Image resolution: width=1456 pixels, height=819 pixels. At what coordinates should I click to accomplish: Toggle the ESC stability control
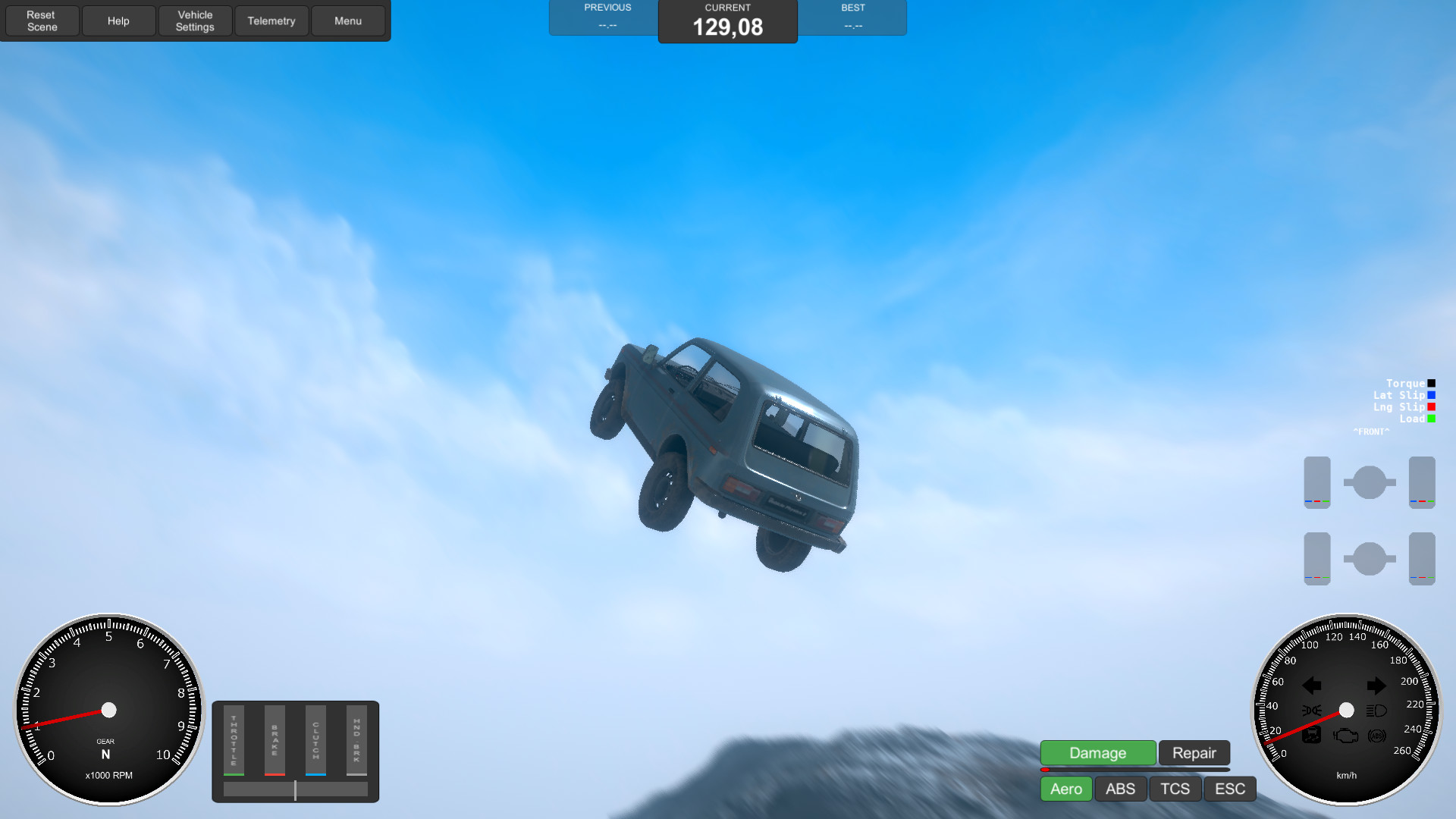coord(1229,789)
